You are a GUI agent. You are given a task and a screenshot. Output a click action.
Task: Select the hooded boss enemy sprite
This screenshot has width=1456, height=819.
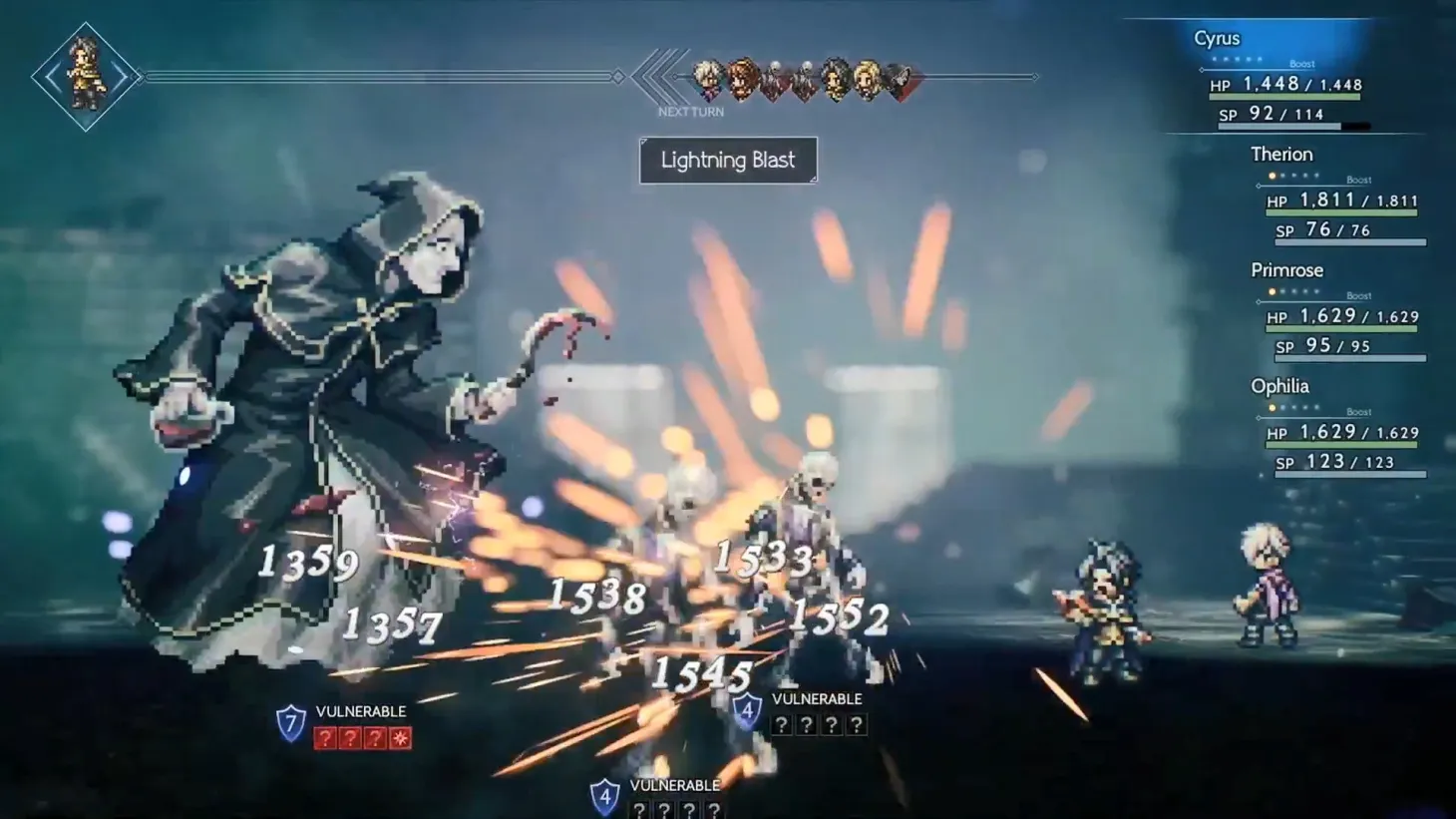coord(319,399)
